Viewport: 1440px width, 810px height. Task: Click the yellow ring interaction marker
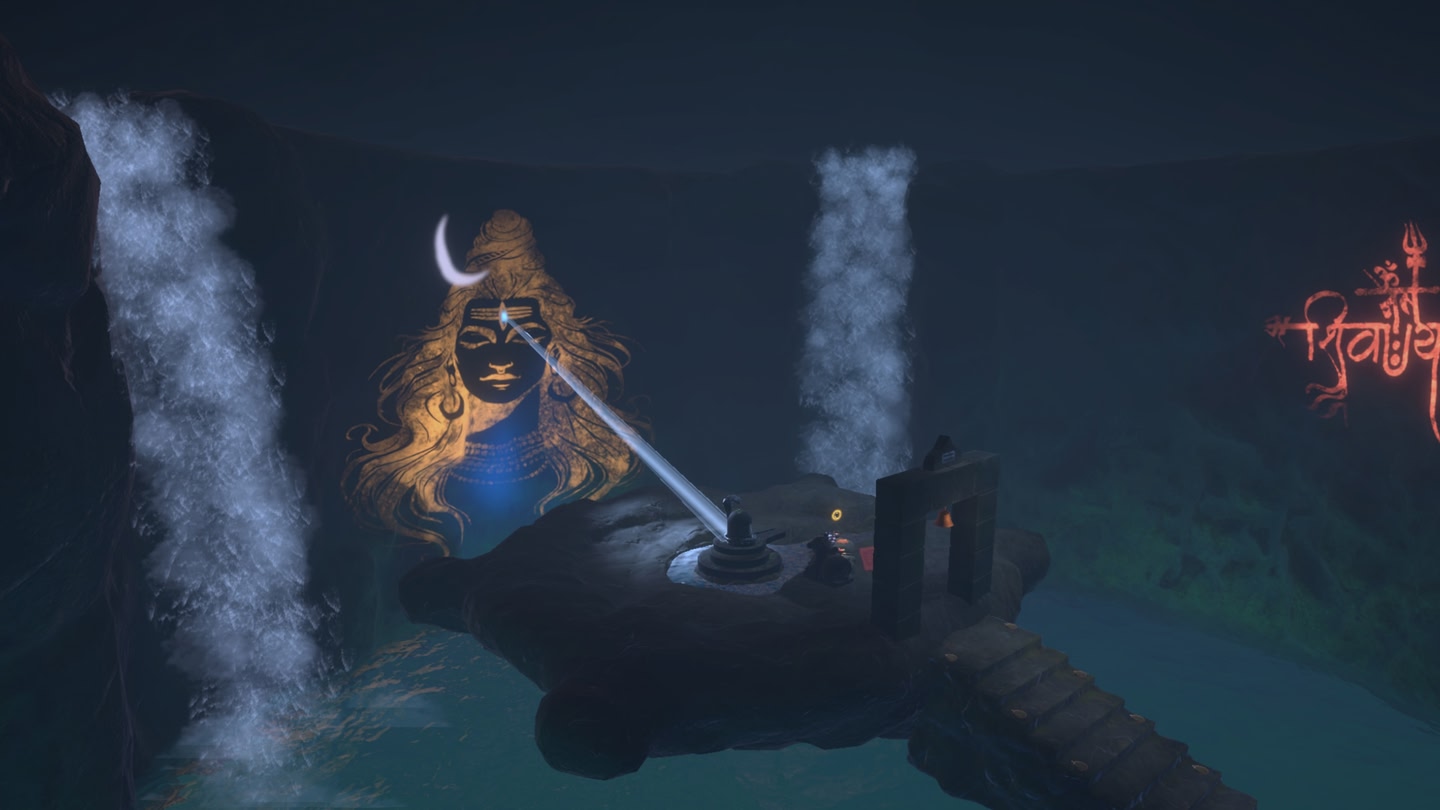click(x=836, y=515)
